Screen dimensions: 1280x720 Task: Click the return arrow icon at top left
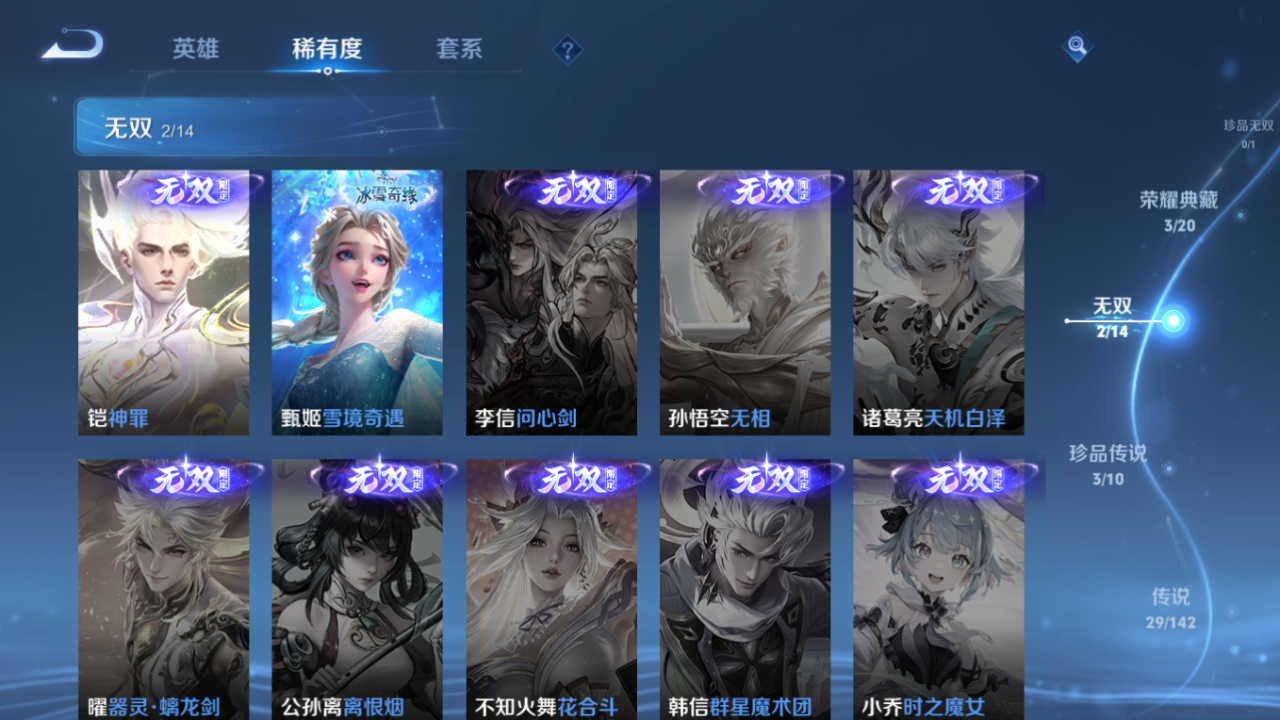(x=72, y=44)
